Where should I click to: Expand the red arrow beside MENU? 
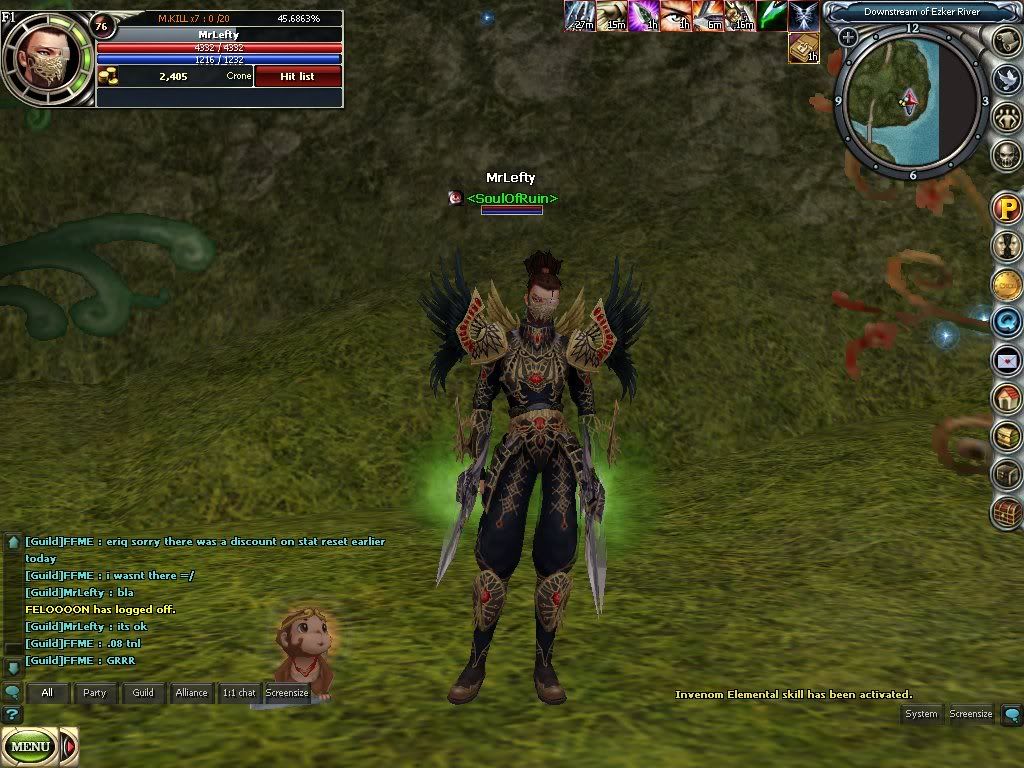click(x=69, y=746)
